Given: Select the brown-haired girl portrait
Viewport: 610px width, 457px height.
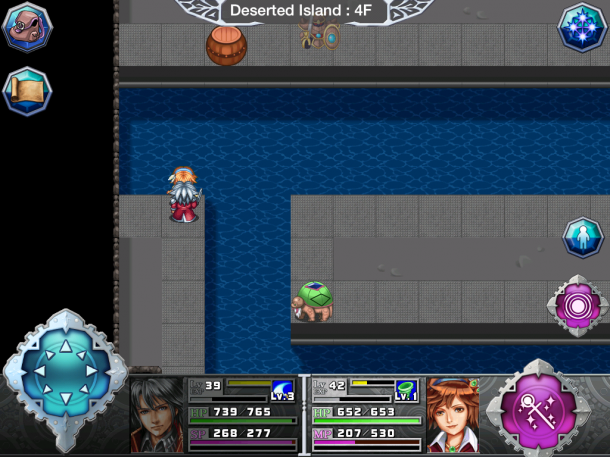Looking at the screenshot, I should [x=453, y=415].
